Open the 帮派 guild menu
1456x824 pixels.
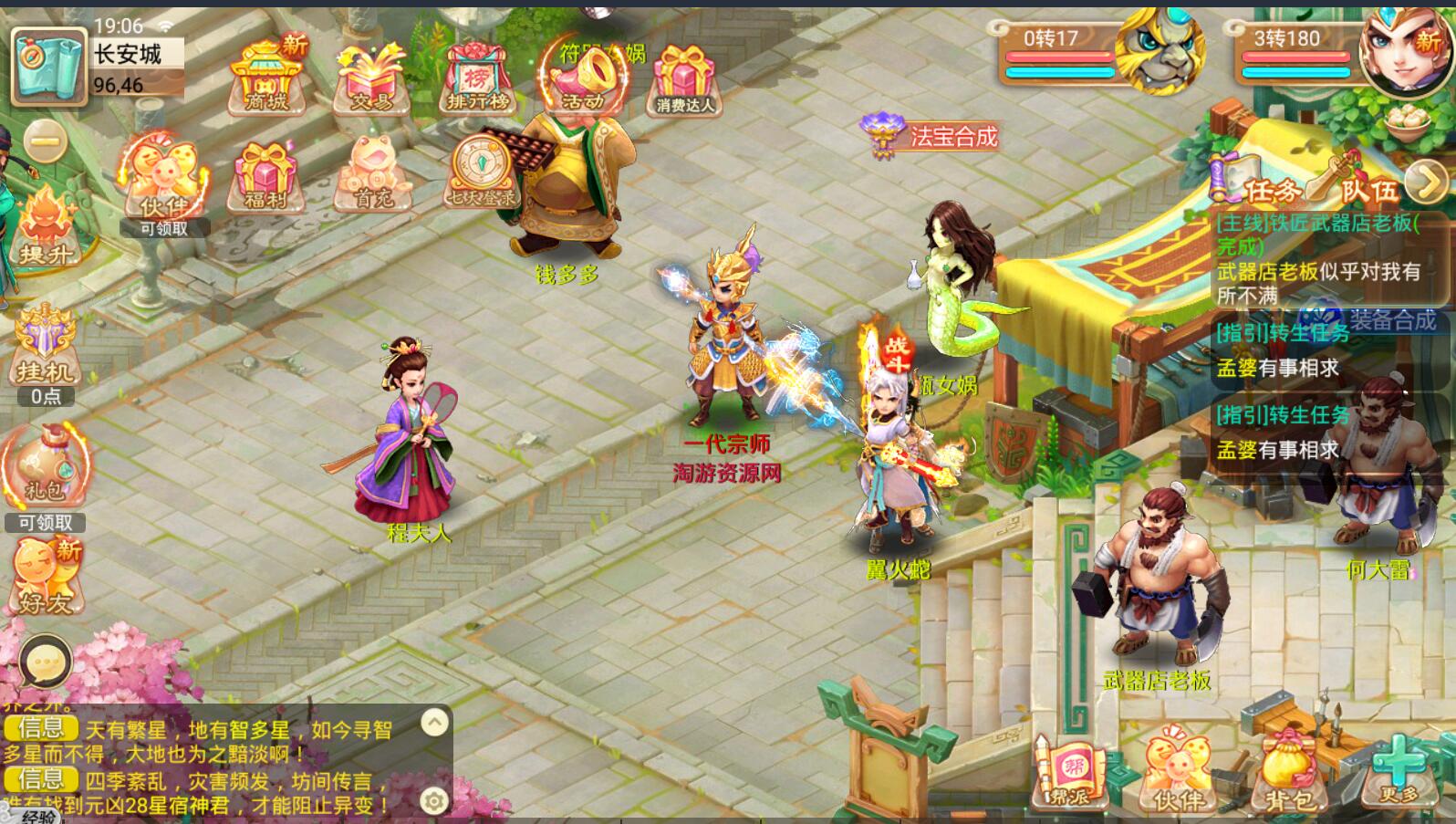click(x=1067, y=774)
